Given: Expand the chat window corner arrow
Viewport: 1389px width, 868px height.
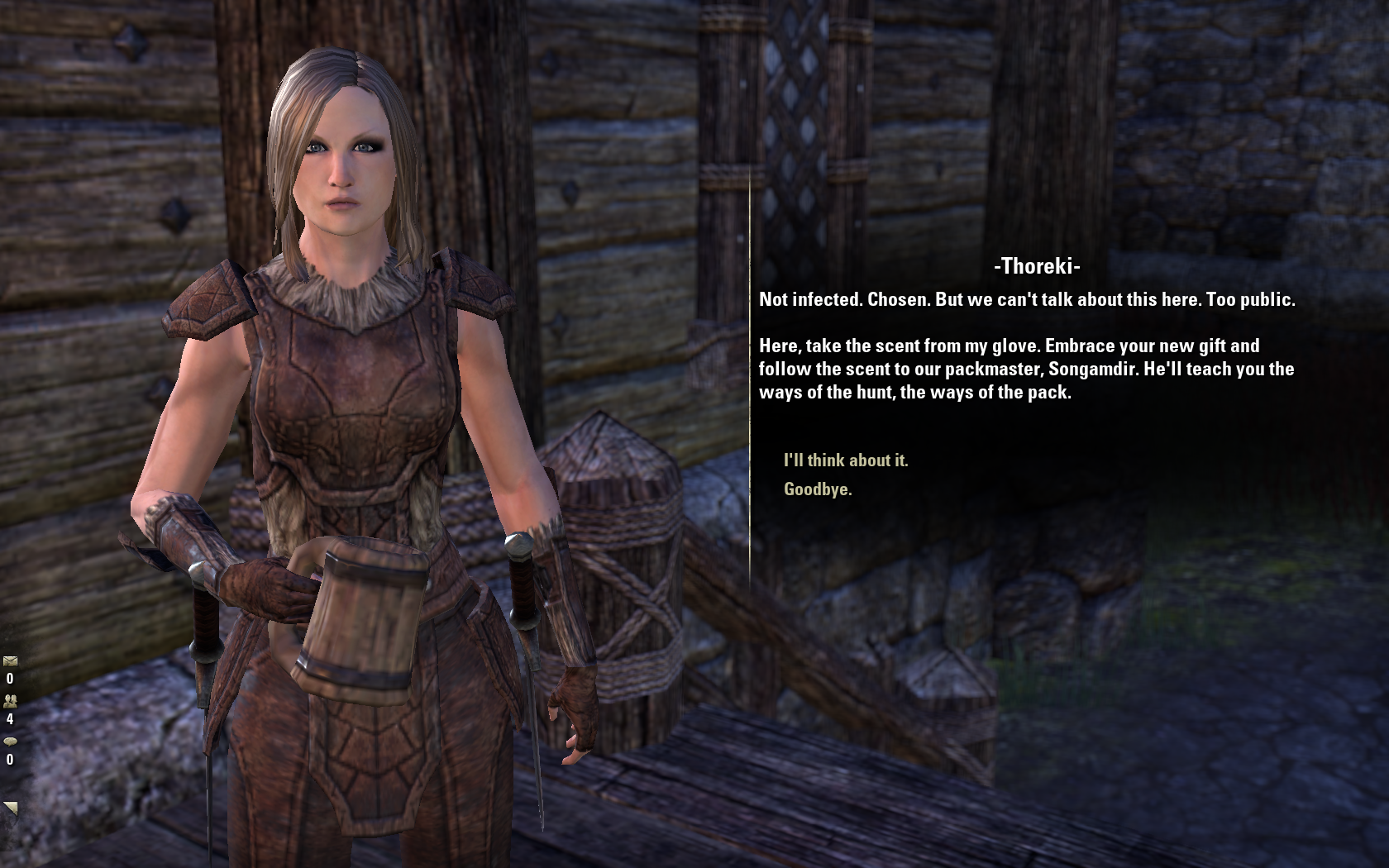Looking at the screenshot, I should pos(11,808).
